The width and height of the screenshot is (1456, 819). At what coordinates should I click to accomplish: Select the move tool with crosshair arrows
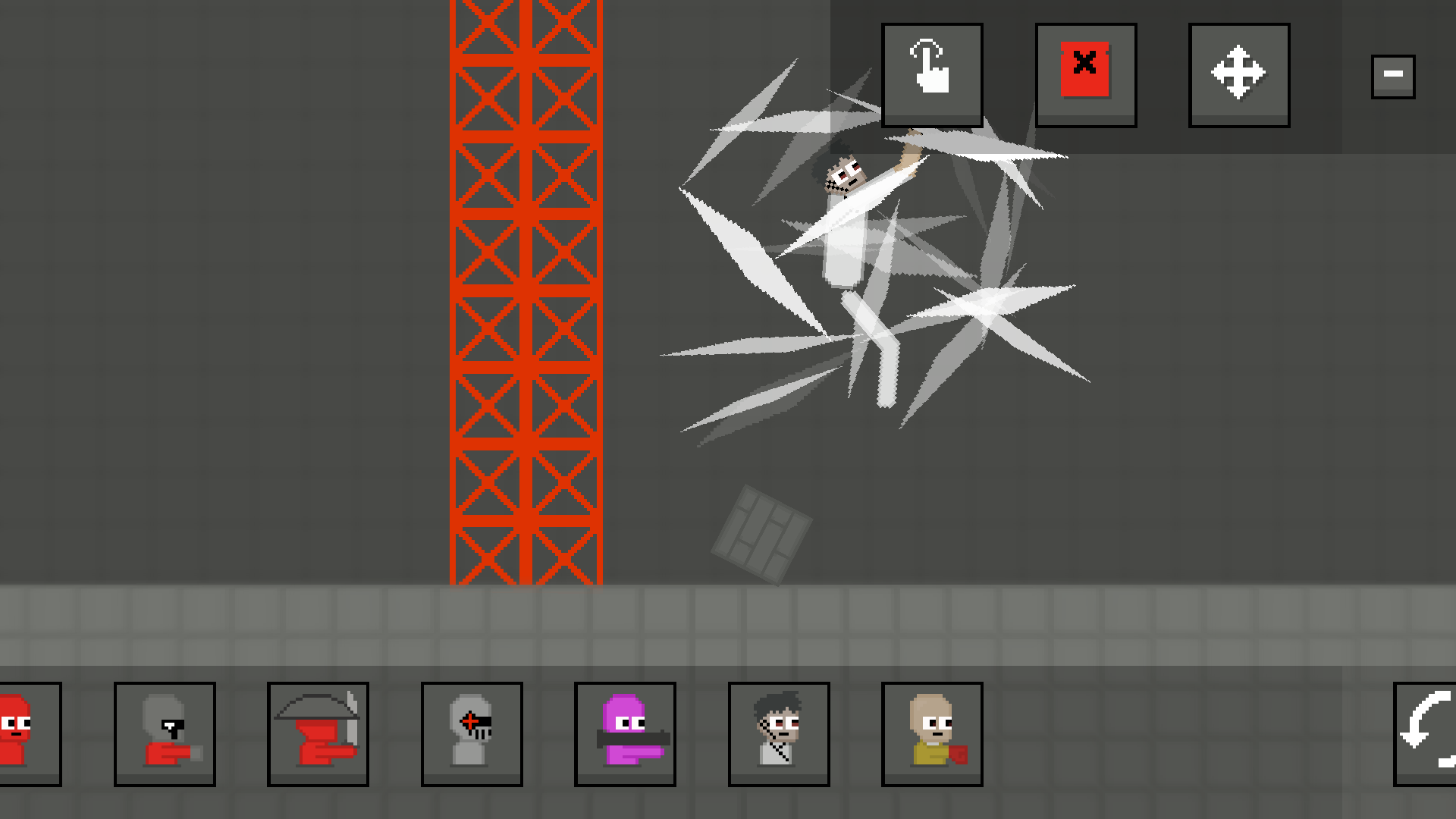pyautogui.click(x=1238, y=74)
